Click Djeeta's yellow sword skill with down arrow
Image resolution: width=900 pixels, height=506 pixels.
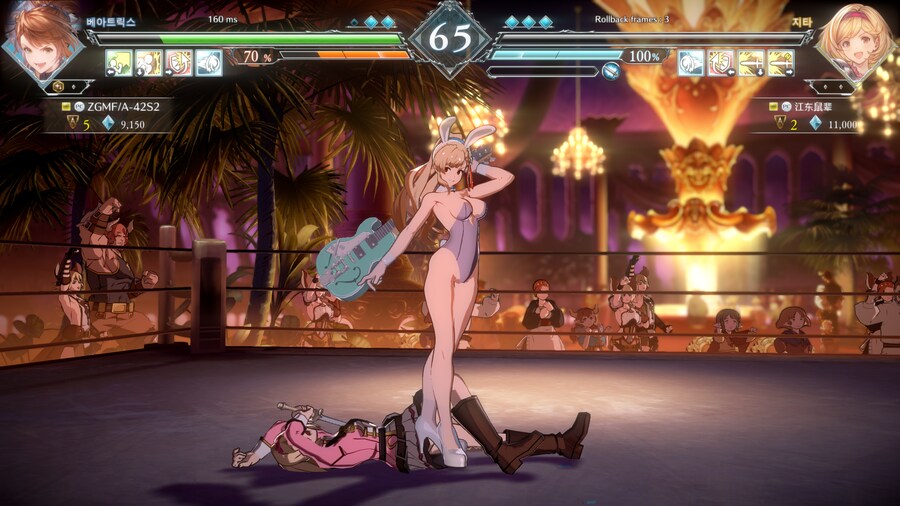point(751,63)
